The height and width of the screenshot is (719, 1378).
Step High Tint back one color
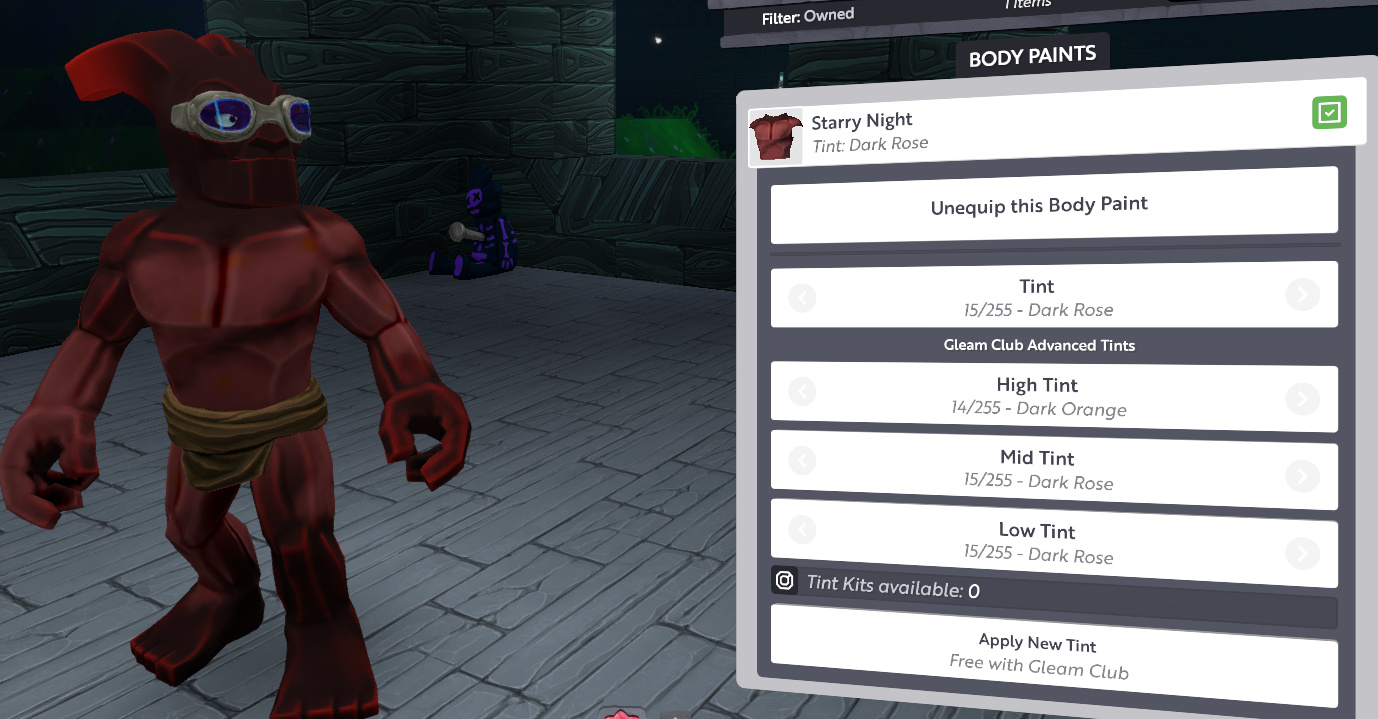click(x=802, y=392)
